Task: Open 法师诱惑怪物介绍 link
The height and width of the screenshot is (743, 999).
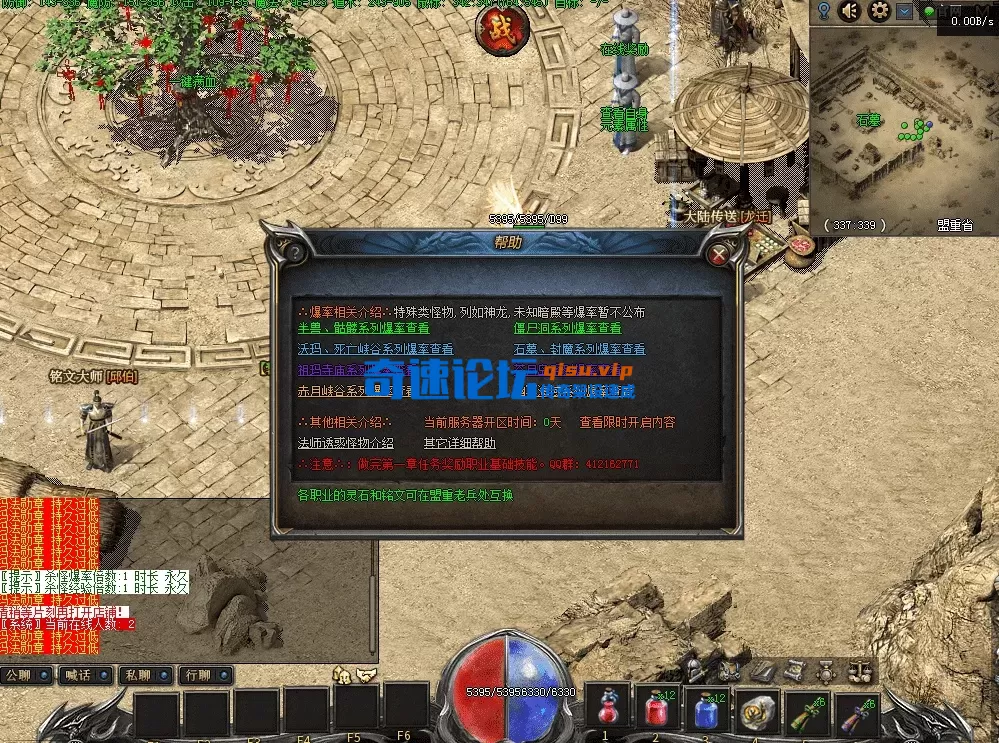Action: [x=345, y=443]
